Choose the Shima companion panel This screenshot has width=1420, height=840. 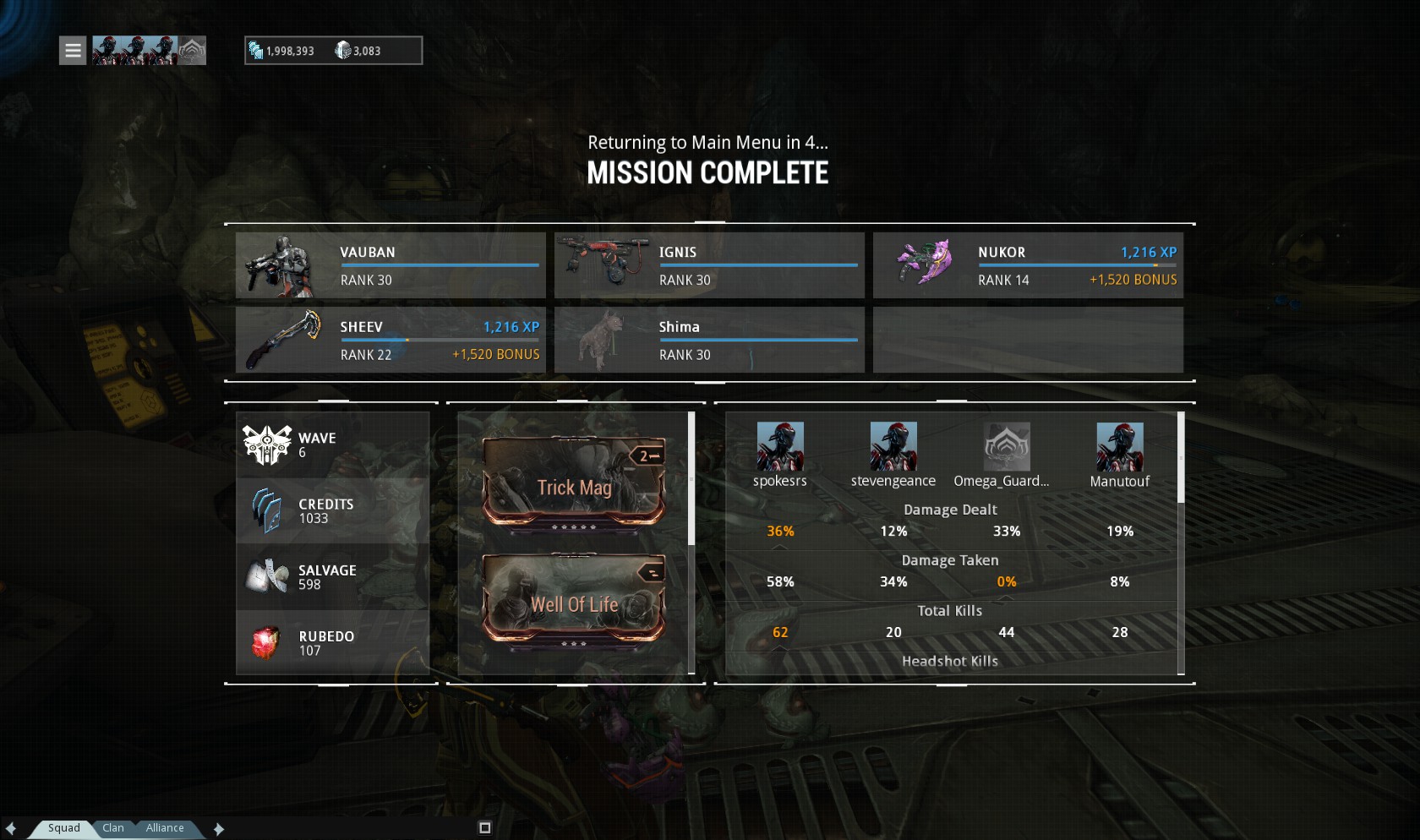coord(709,340)
